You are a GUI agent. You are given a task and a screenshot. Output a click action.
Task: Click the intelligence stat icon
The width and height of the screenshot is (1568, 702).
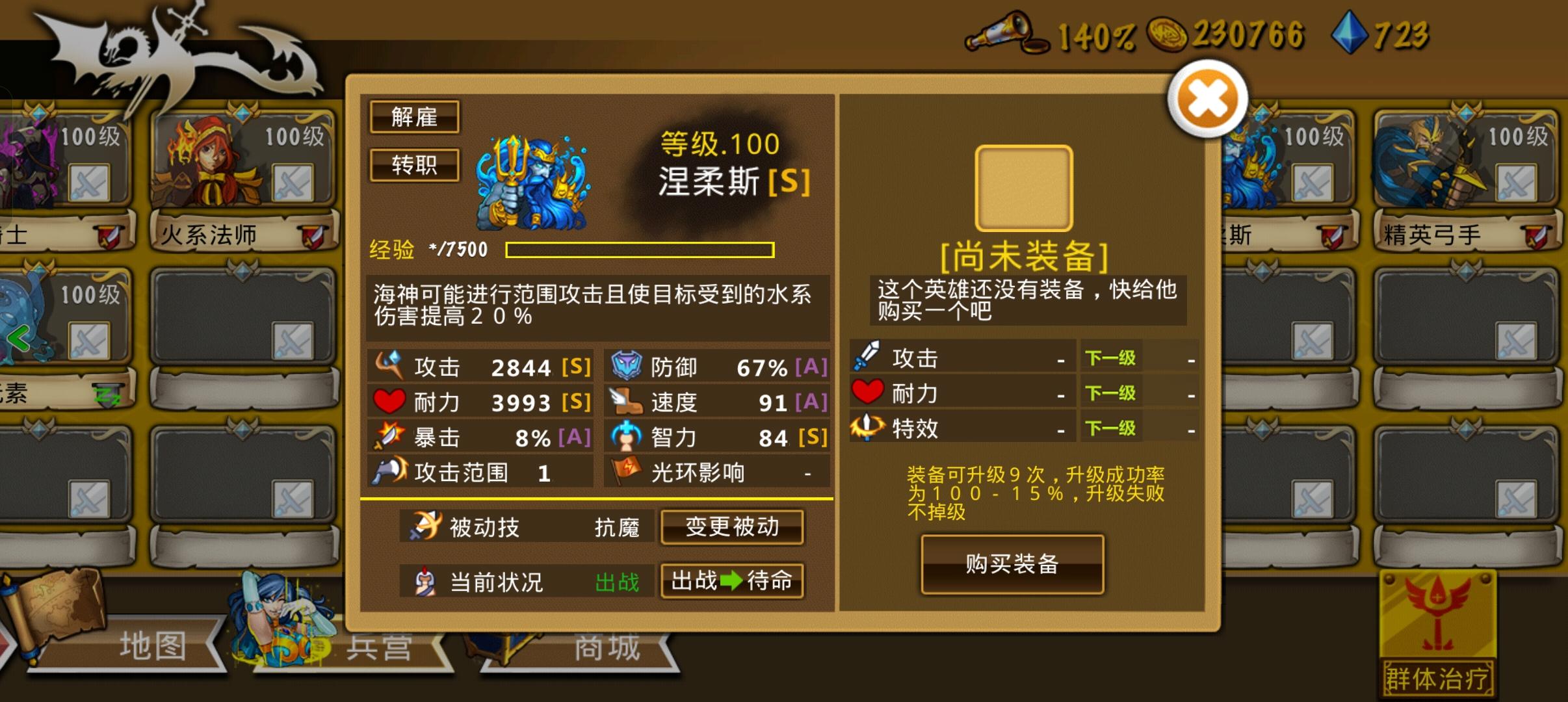pyautogui.click(x=625, y=437)
